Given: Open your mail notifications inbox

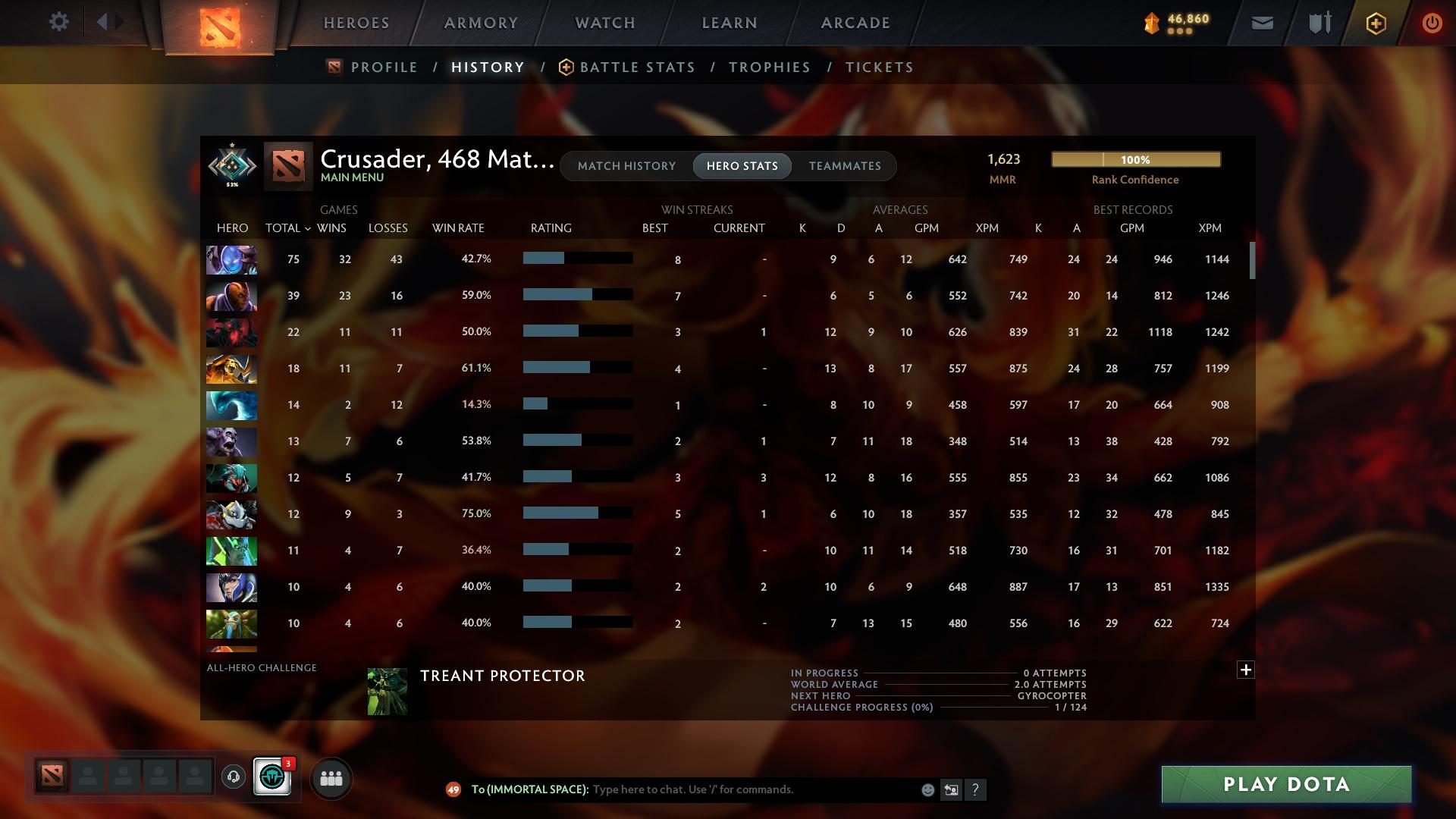Looking at the screenshot, I should tap(1261, 22).
